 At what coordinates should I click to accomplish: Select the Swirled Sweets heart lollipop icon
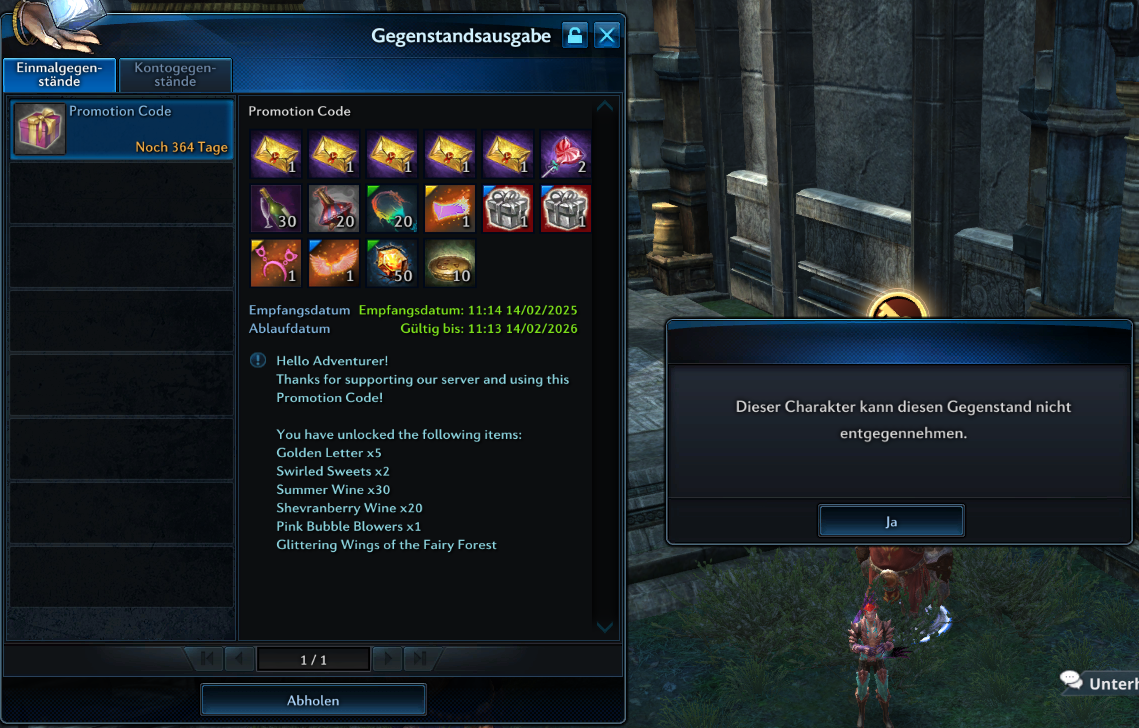tap(566, 154)
